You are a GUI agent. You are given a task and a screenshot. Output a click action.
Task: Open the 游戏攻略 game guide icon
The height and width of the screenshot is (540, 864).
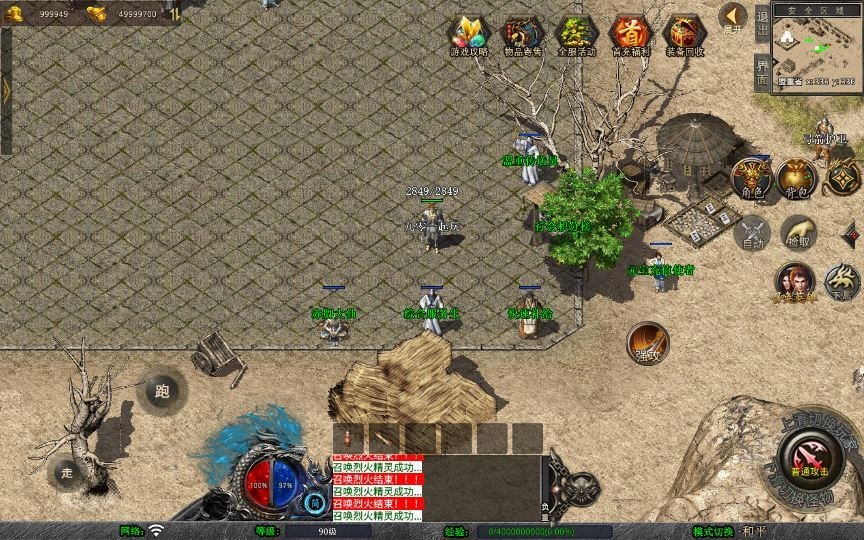469,35
